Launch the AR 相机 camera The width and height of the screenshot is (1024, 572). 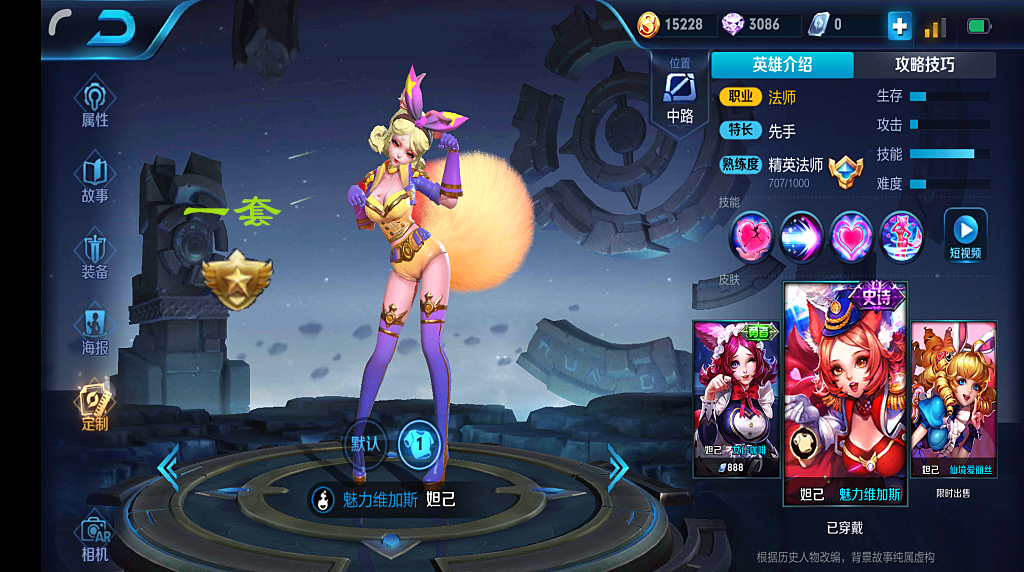click(x=95, y=540)
